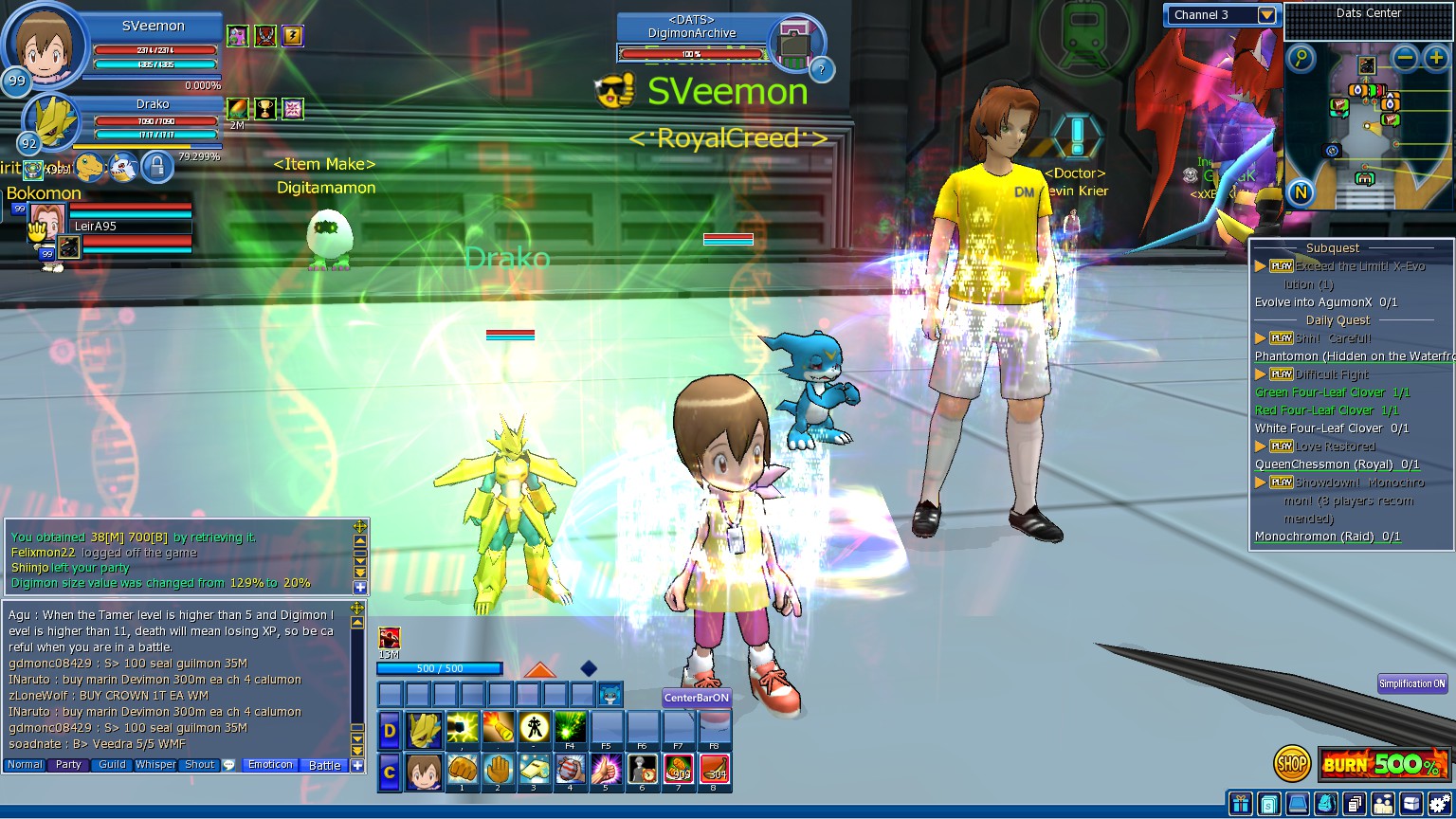Click the 500/500 fatigue gauge bar
The height and width of the screenshot is (819, 1456).
[x=441, y=668]
